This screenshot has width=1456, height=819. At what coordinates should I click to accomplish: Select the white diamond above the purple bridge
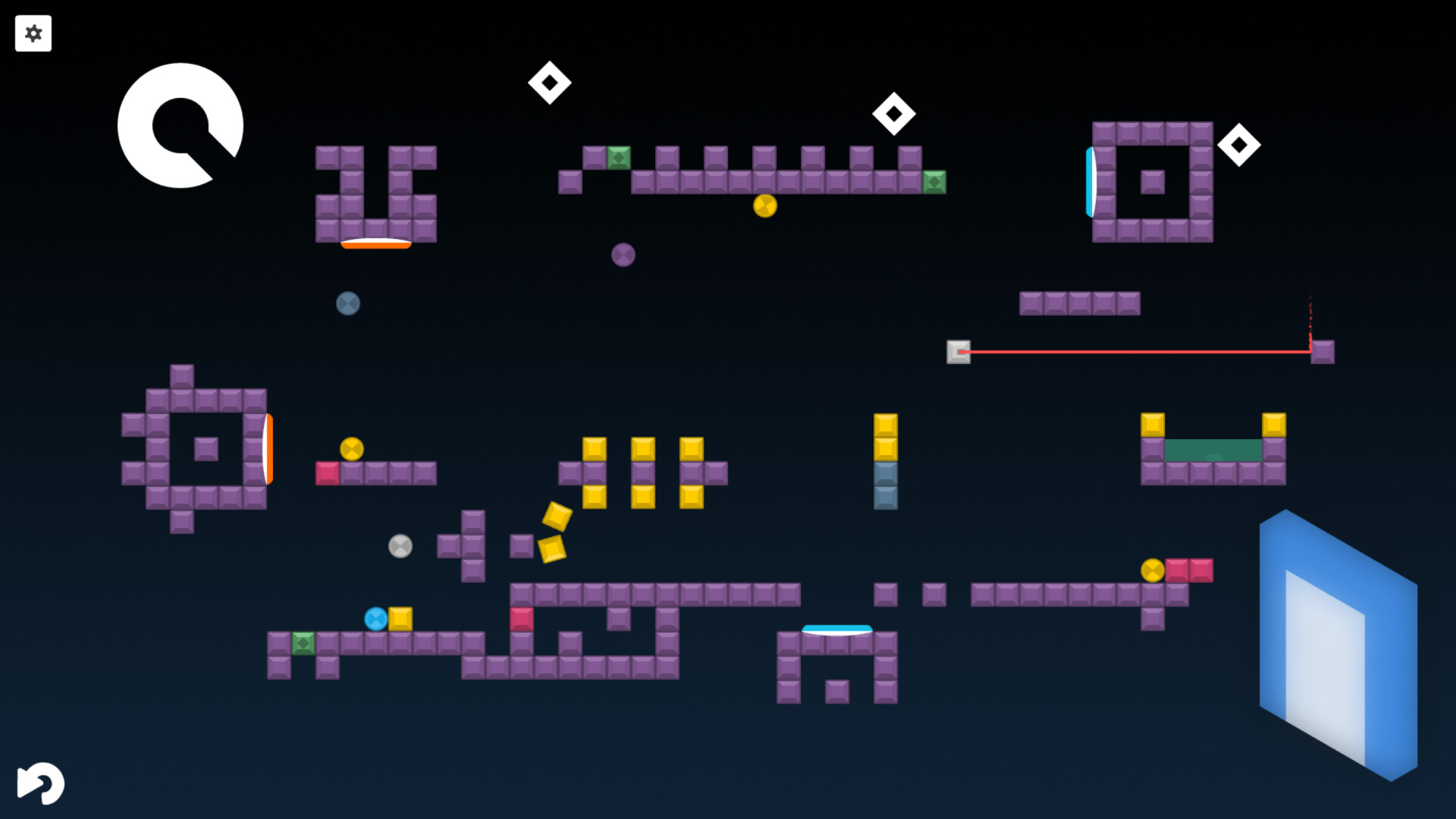[x=893, y=115]
